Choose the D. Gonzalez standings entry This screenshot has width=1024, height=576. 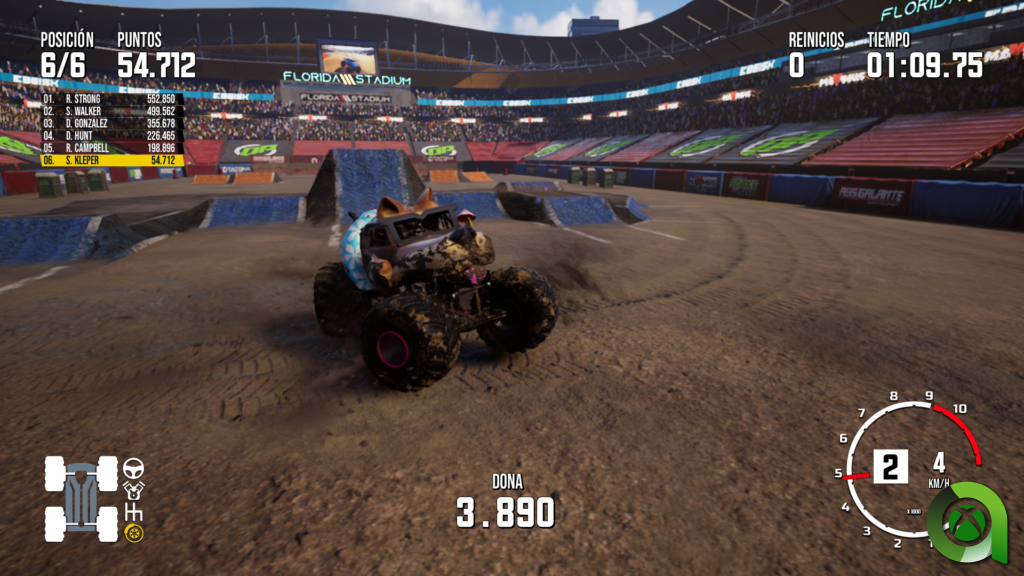pos(109,123)
